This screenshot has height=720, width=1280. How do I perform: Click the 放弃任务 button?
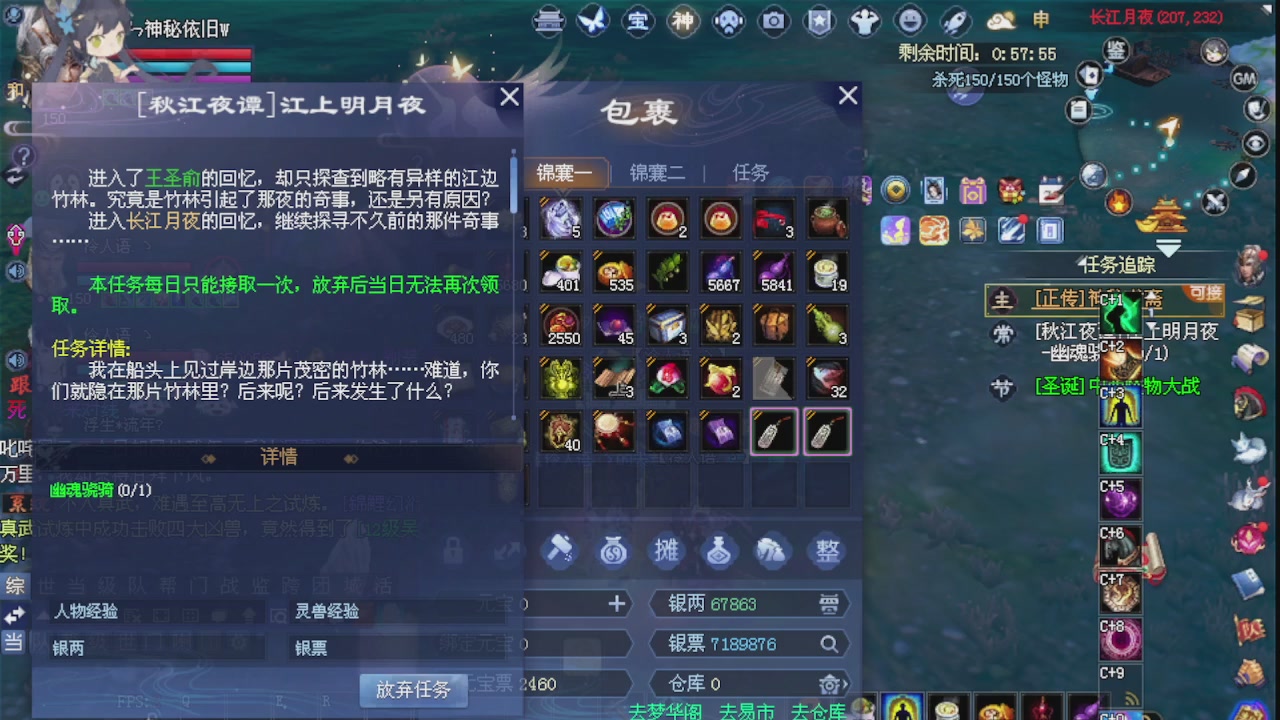[x=413, y=689]
